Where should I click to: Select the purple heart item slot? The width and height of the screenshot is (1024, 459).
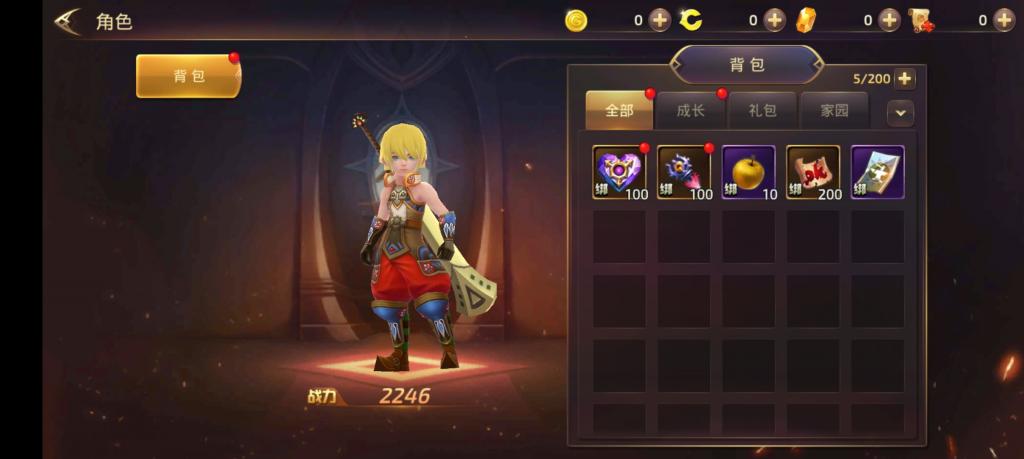coord(619,172)
